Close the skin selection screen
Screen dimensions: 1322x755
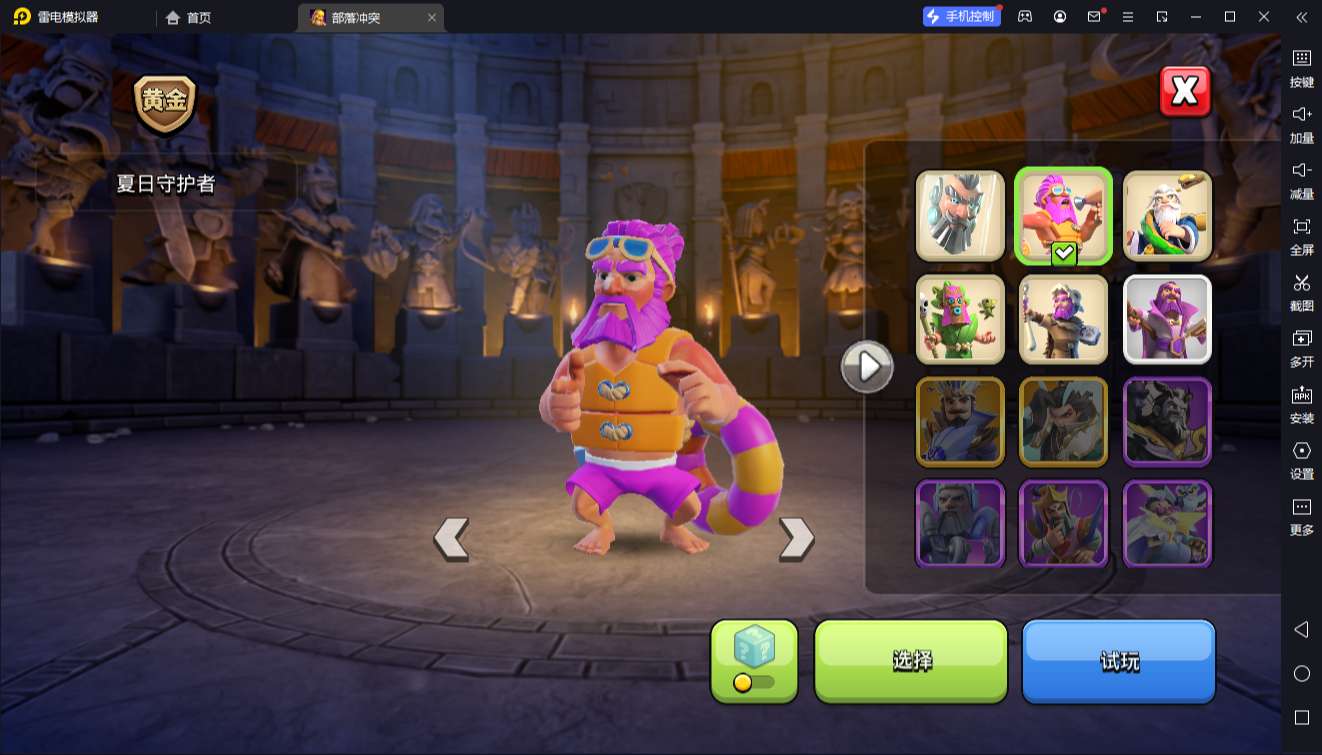click(1185, 92)
